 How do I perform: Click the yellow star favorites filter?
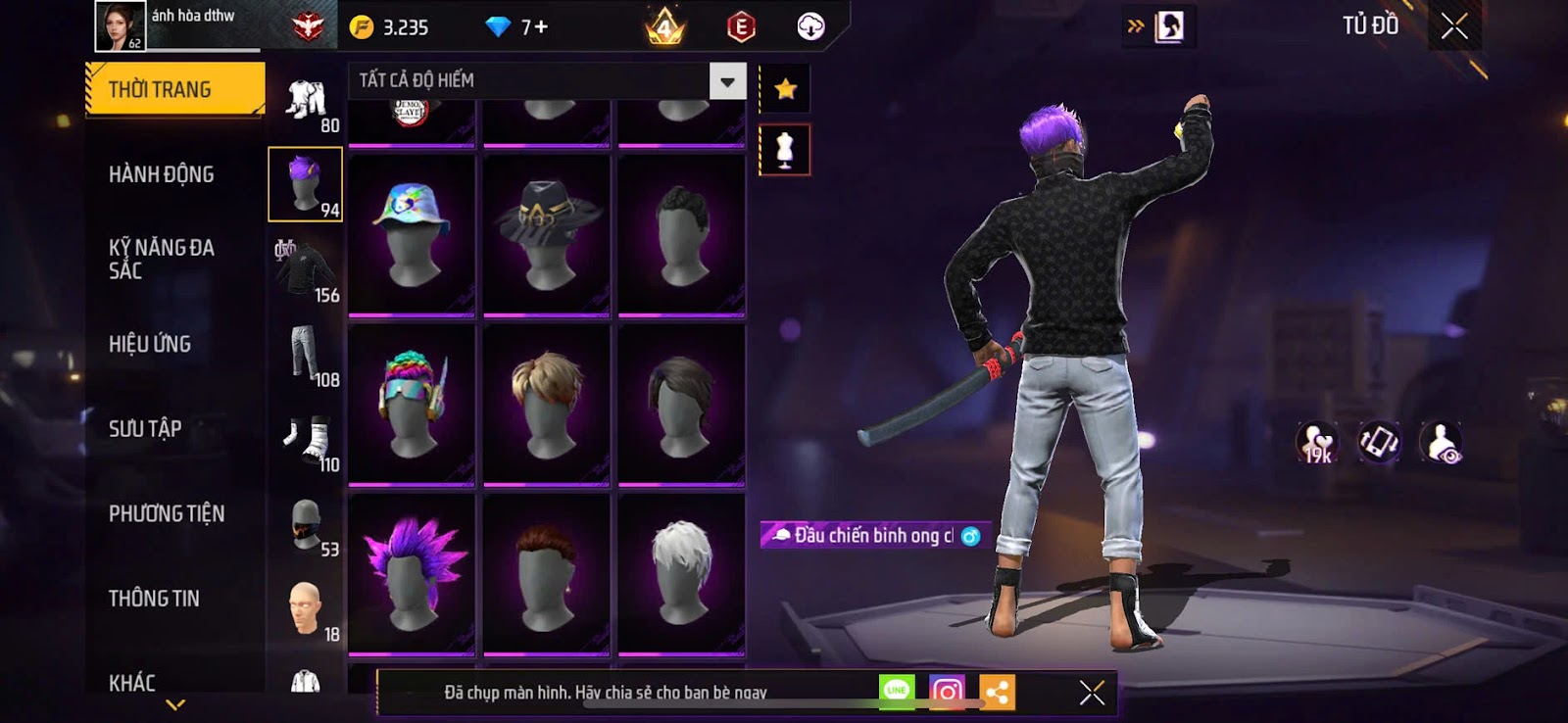coord(785,90)
